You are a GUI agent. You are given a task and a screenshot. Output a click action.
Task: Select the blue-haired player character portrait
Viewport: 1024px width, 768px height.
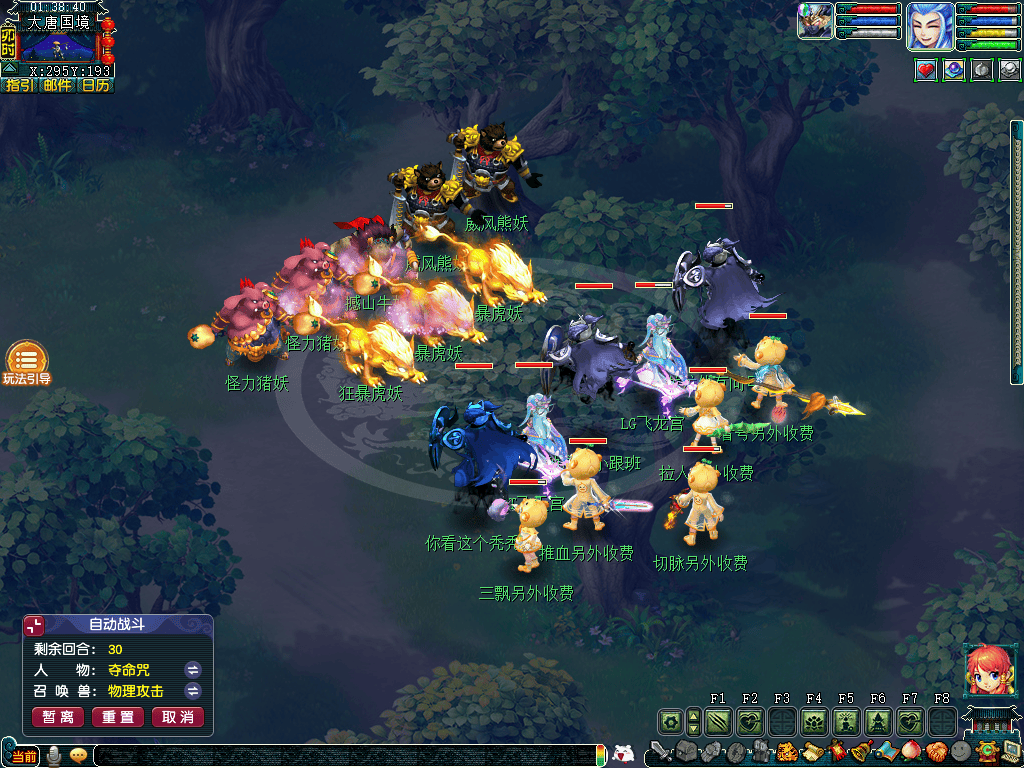coord(929,26)
